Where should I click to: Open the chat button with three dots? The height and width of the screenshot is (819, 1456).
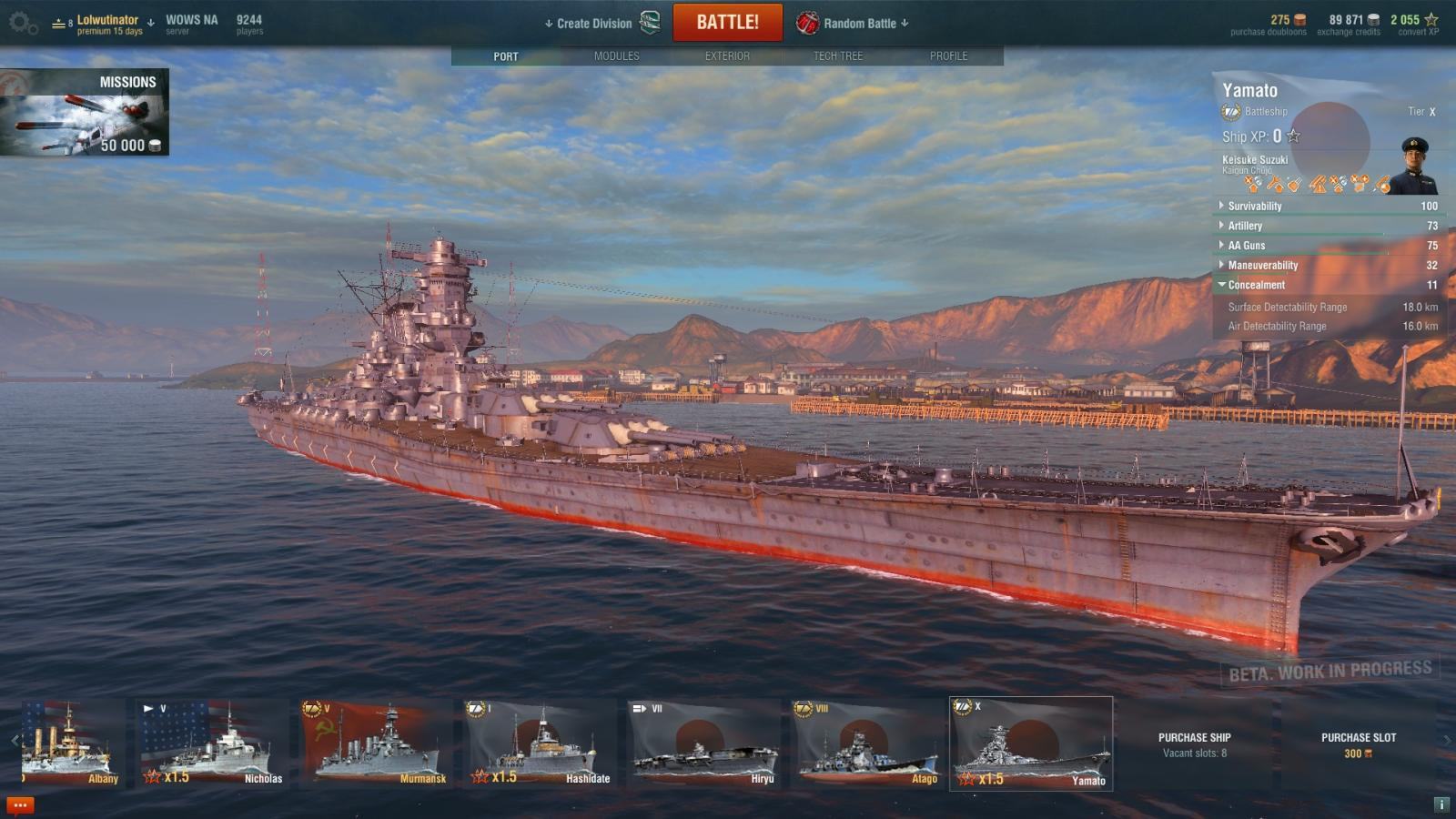[20, 805]
